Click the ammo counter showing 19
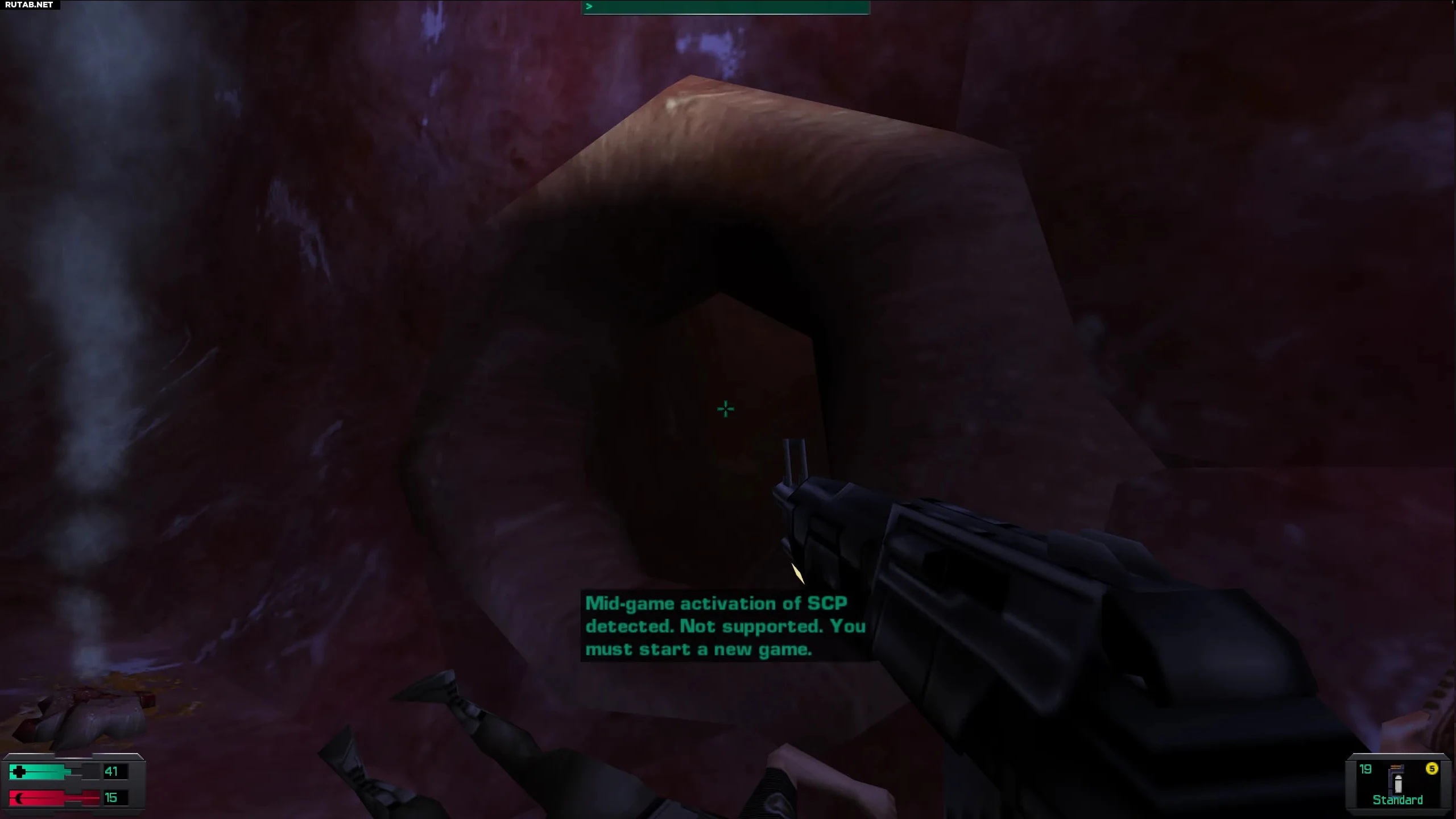The image size is (1456, 819). tap(1365, 769)
